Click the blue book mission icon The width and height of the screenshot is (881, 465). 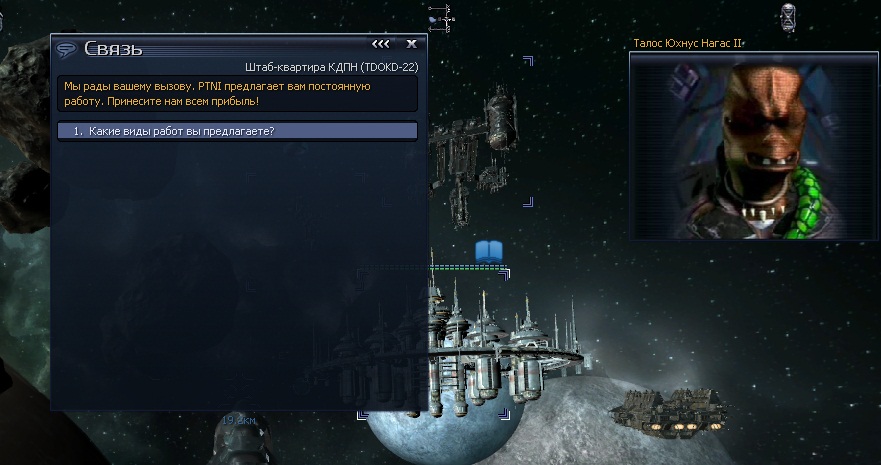coord(488,250)
